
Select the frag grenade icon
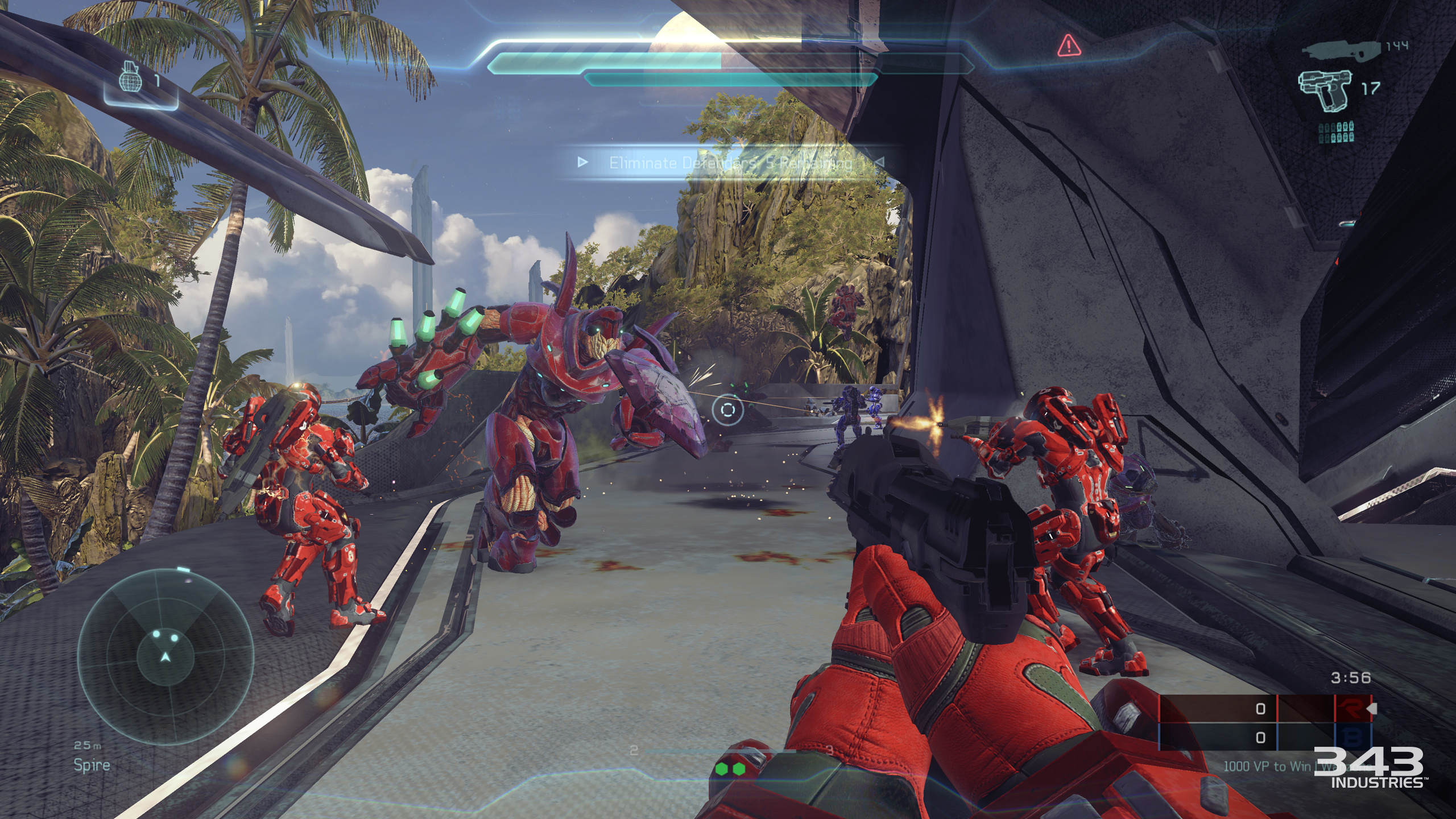[x=129, y=77]
